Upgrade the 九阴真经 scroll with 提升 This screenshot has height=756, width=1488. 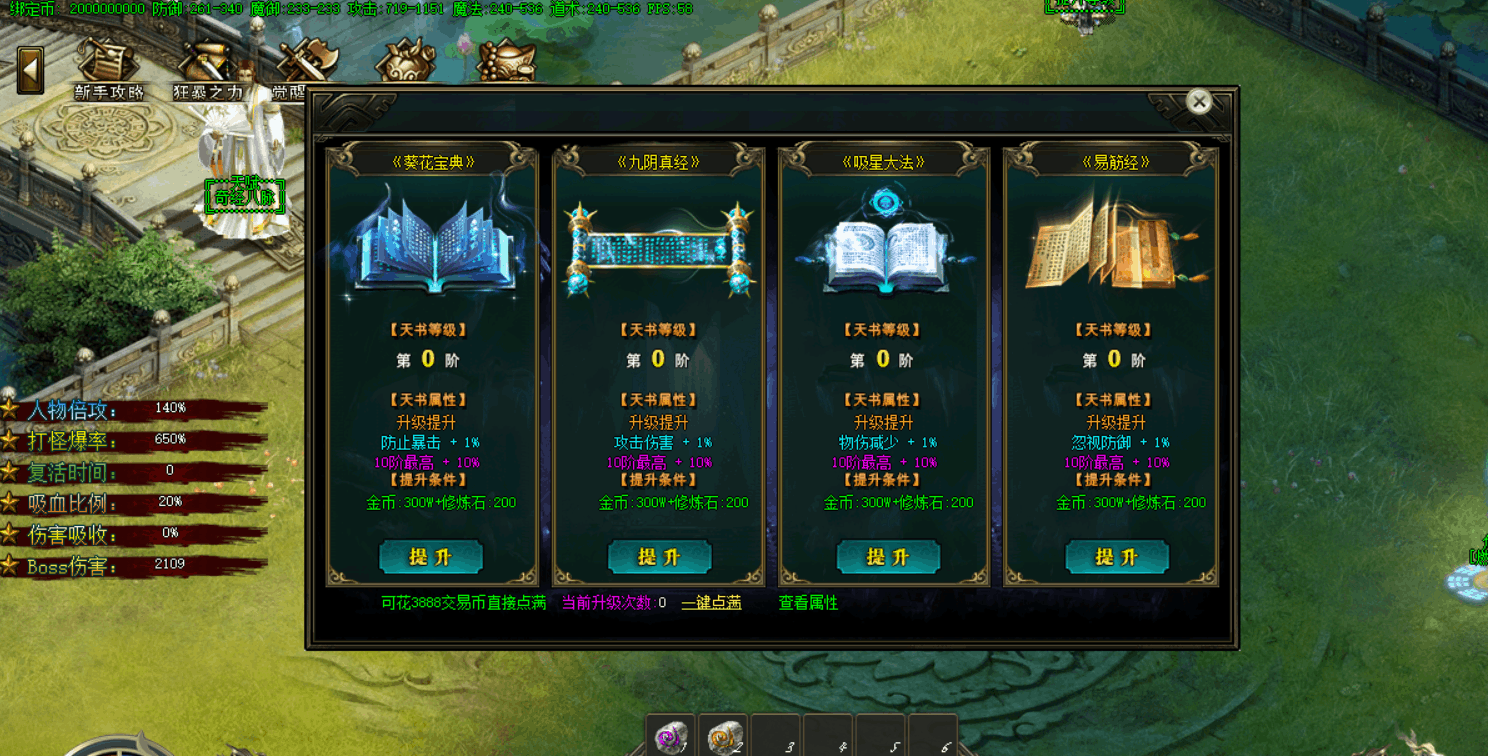tap(659, 557)
